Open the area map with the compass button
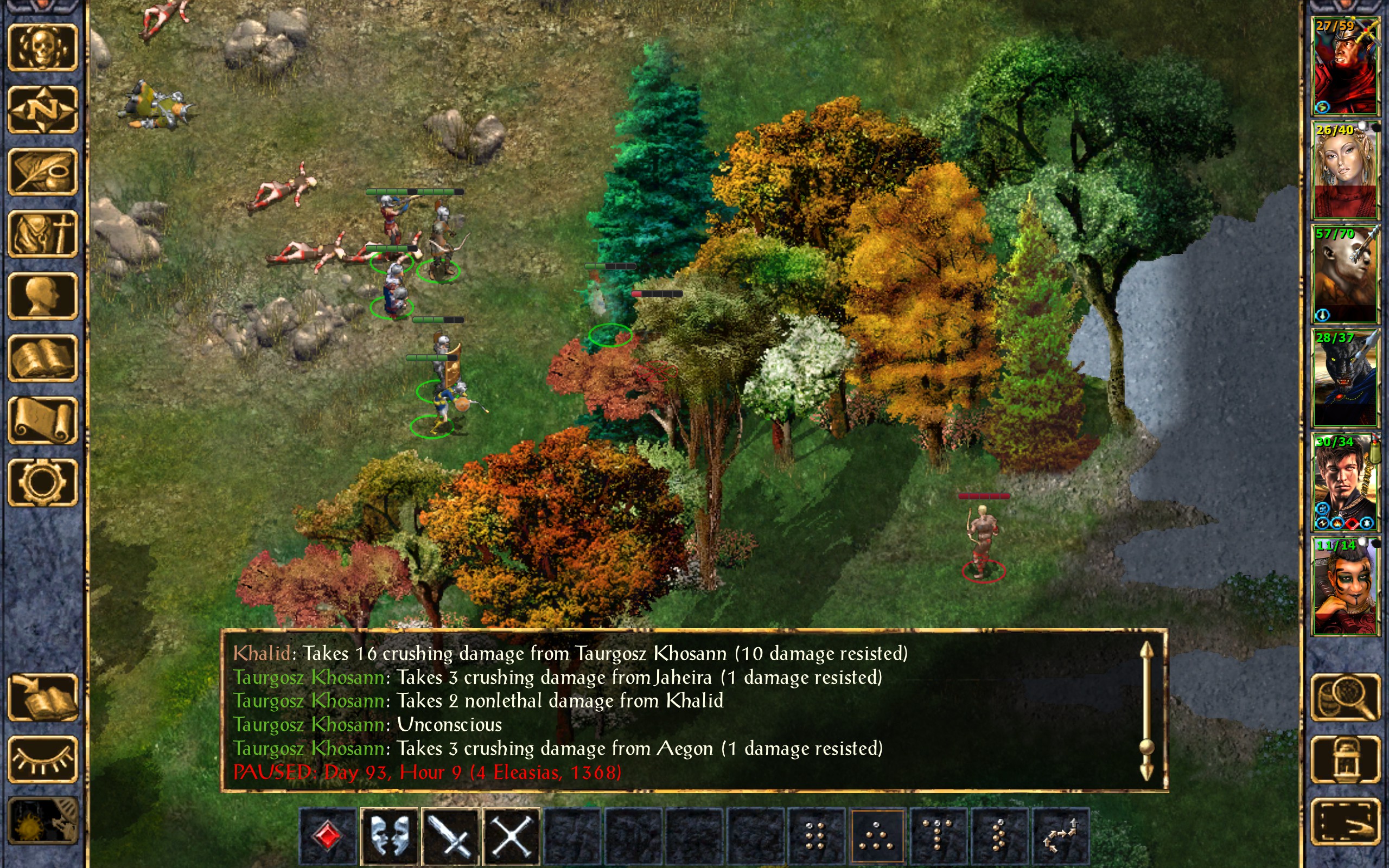Viewport: 1389px width, 868px height. coord(42,109)
